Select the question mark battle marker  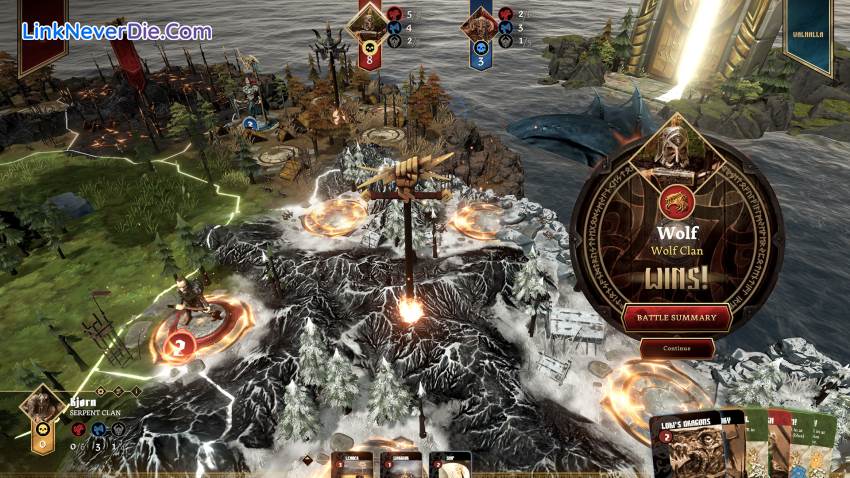182,346
